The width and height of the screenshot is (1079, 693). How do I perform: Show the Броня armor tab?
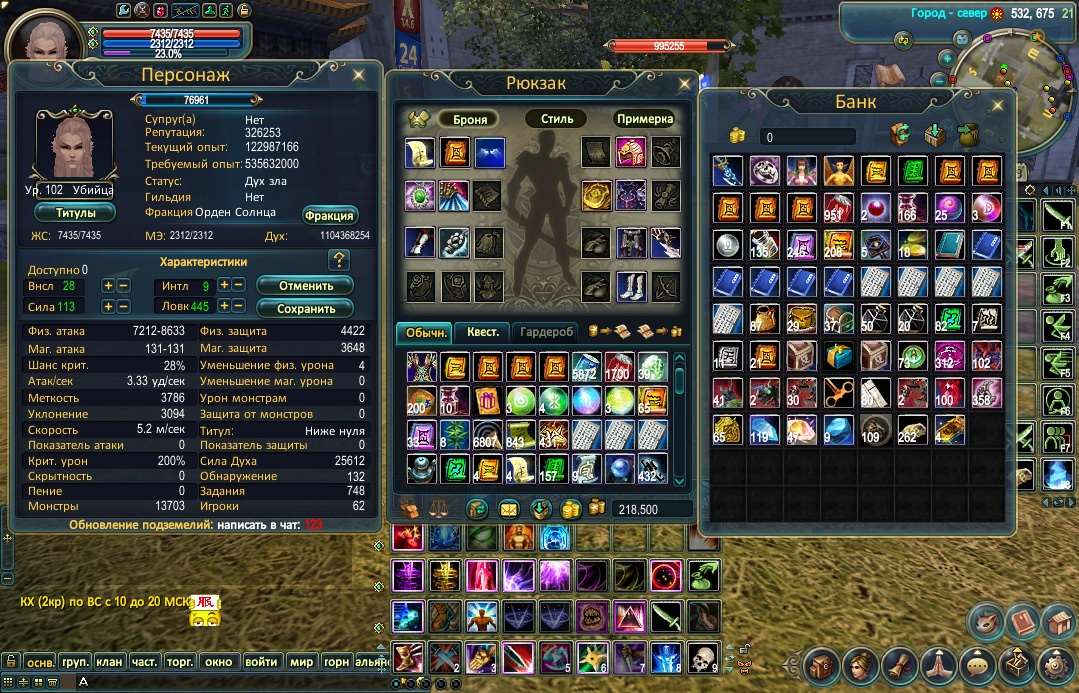click(x=470, y=119)
